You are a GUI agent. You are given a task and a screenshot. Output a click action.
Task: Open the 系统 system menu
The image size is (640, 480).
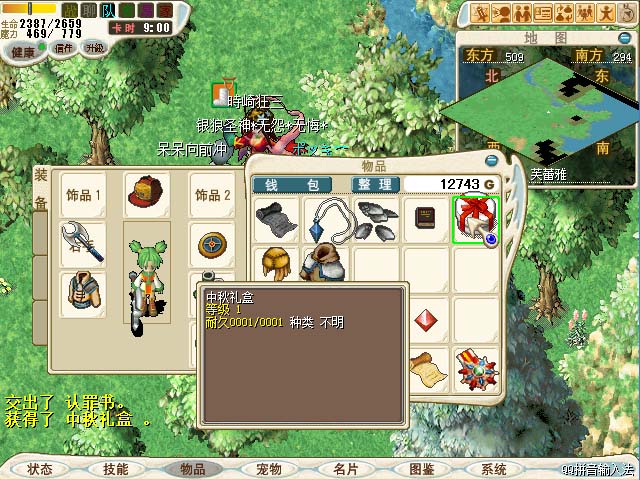point(494,468)
